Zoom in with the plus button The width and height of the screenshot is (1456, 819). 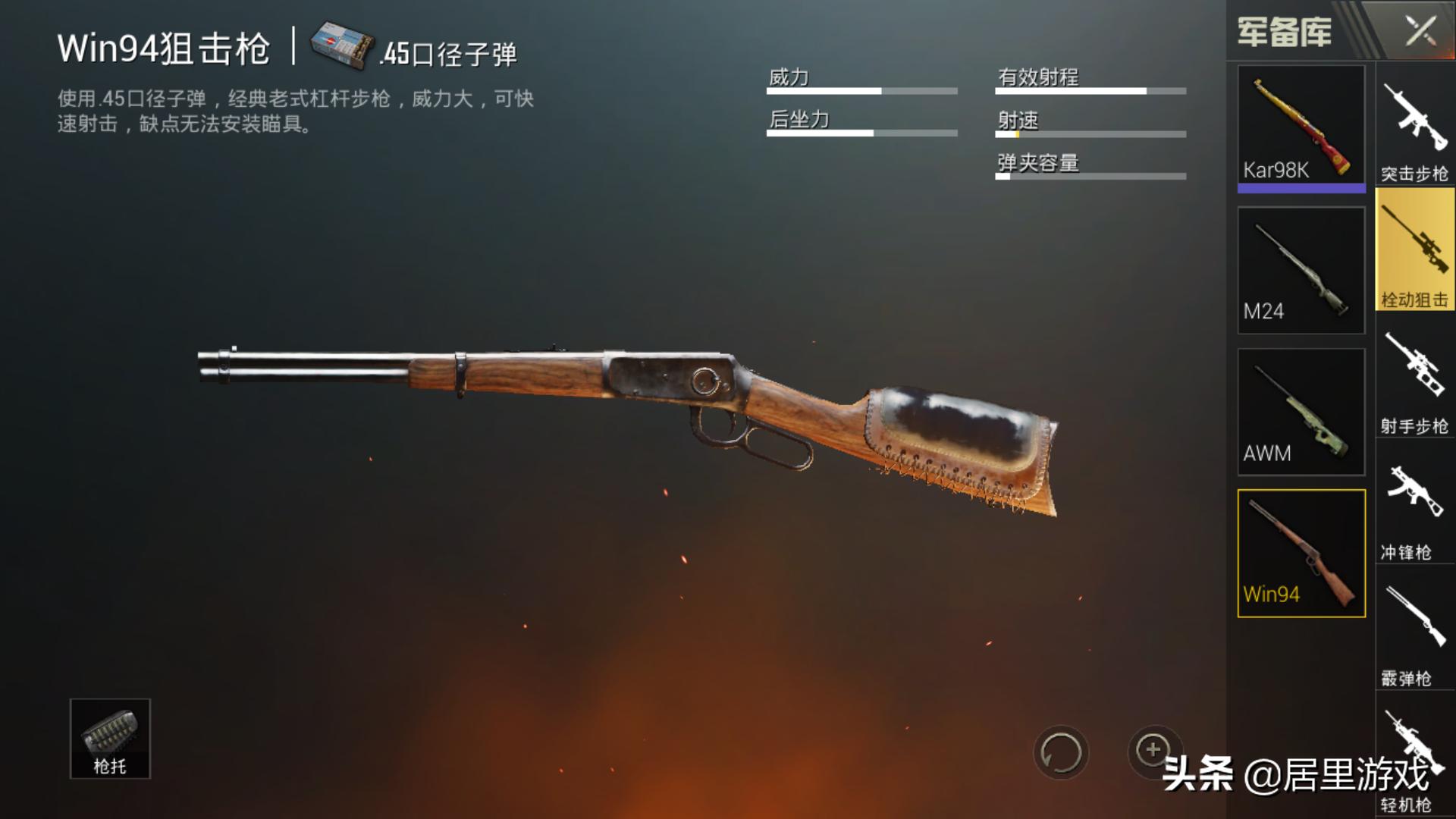(x=1153, y=751)
